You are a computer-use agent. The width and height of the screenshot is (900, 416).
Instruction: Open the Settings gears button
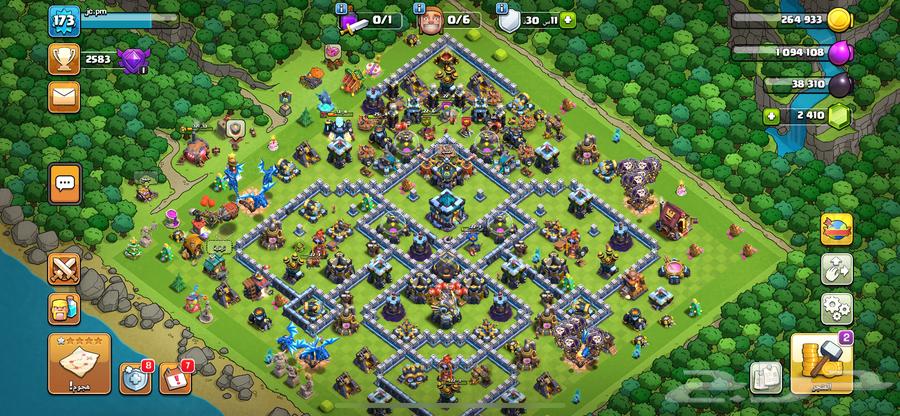(835, 306)
